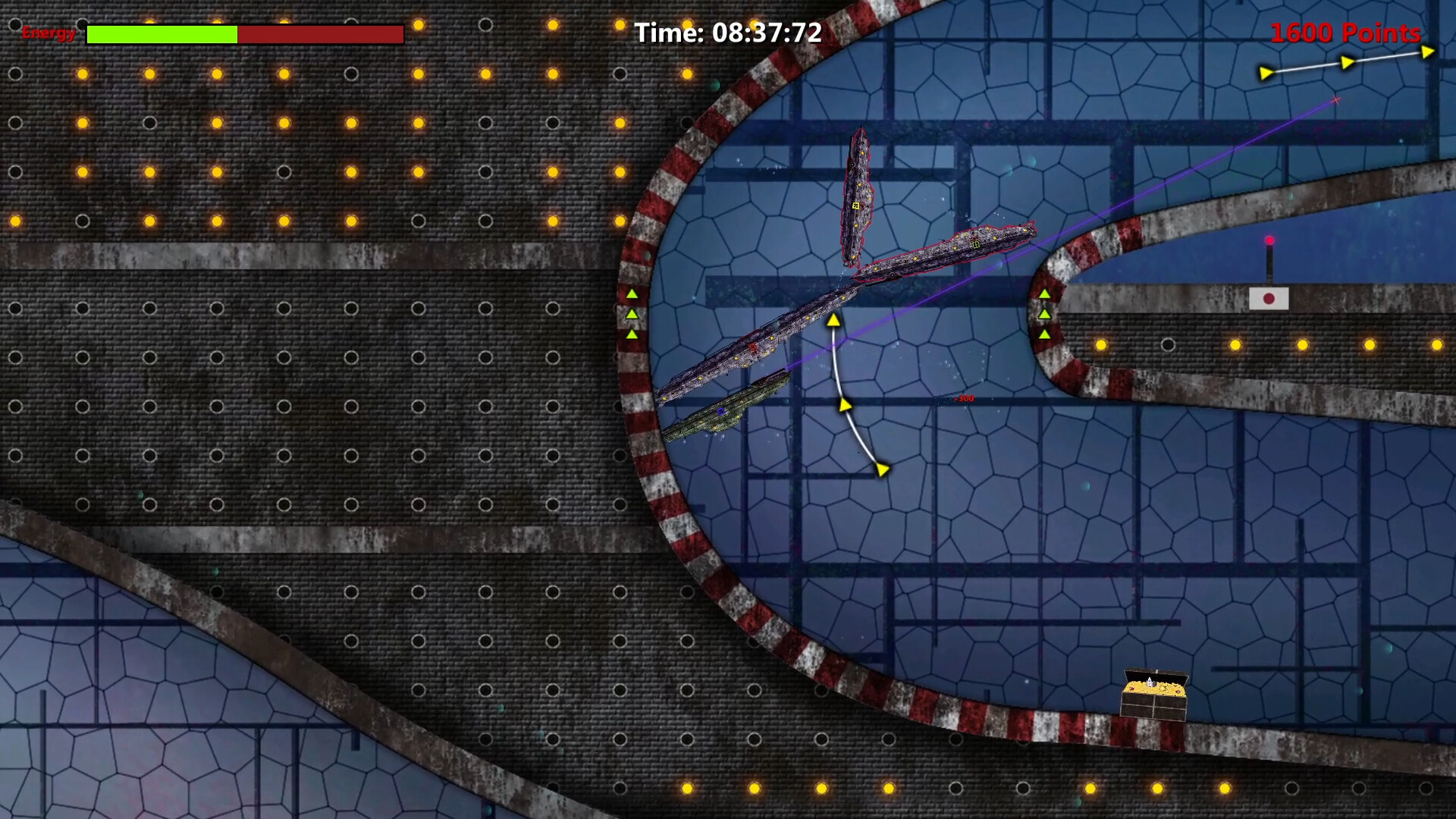1456x819 pixels.
Task: Toggle the top green triangle on the left wall
Action: coord(632,294)
